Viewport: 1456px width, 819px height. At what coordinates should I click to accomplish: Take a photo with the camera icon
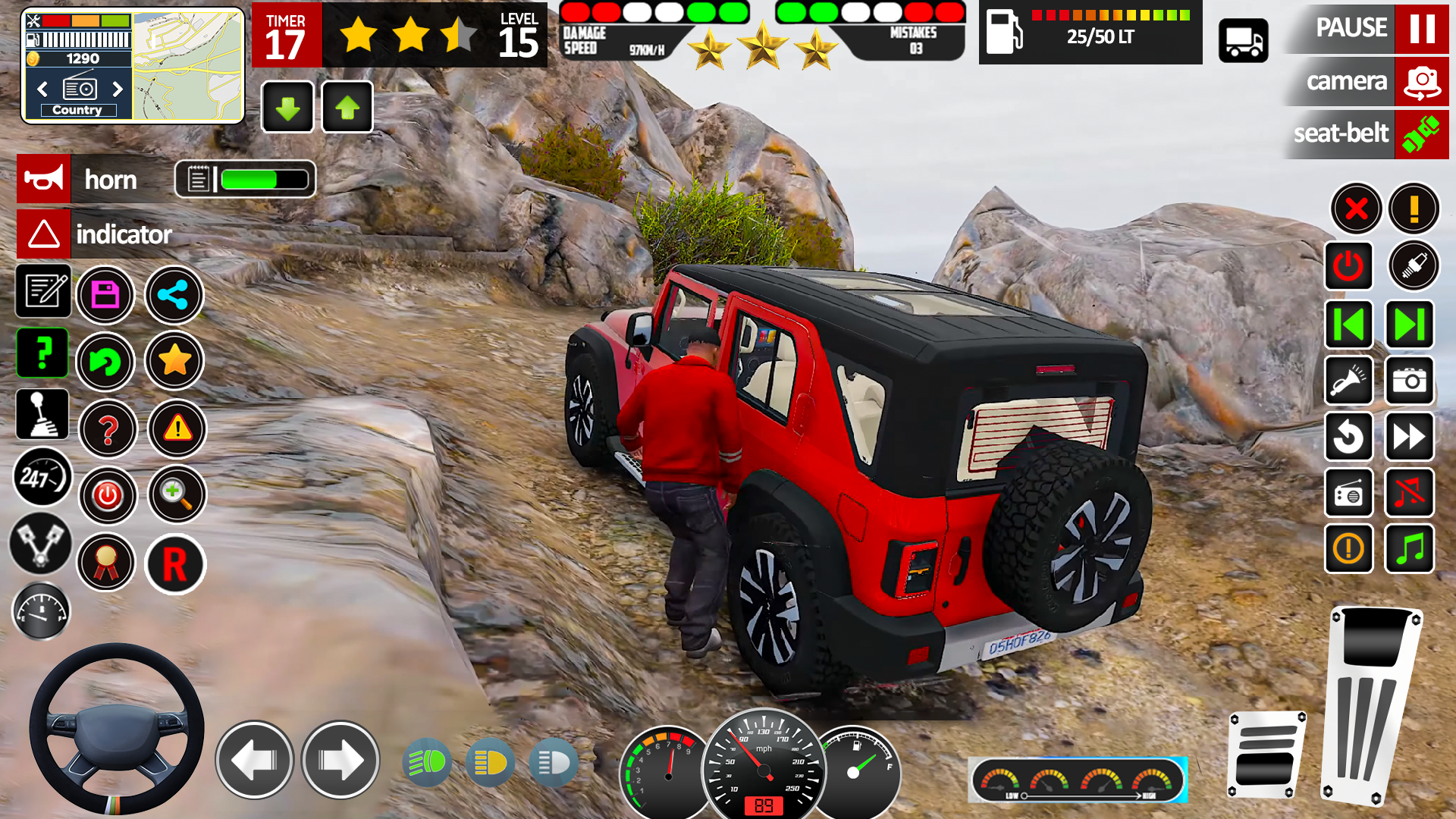tap(1409, 381)
